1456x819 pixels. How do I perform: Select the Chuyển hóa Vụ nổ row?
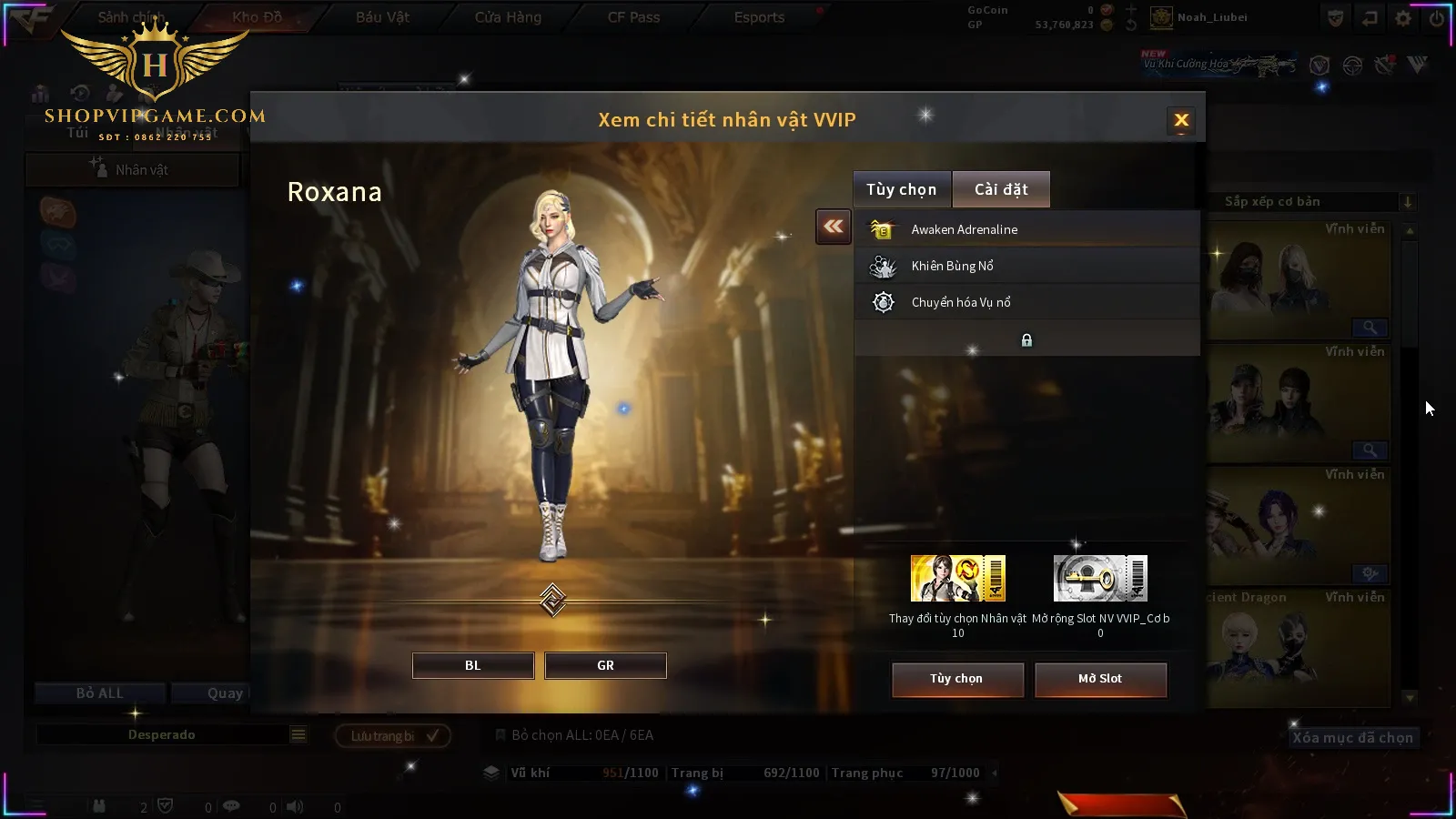1026,302
